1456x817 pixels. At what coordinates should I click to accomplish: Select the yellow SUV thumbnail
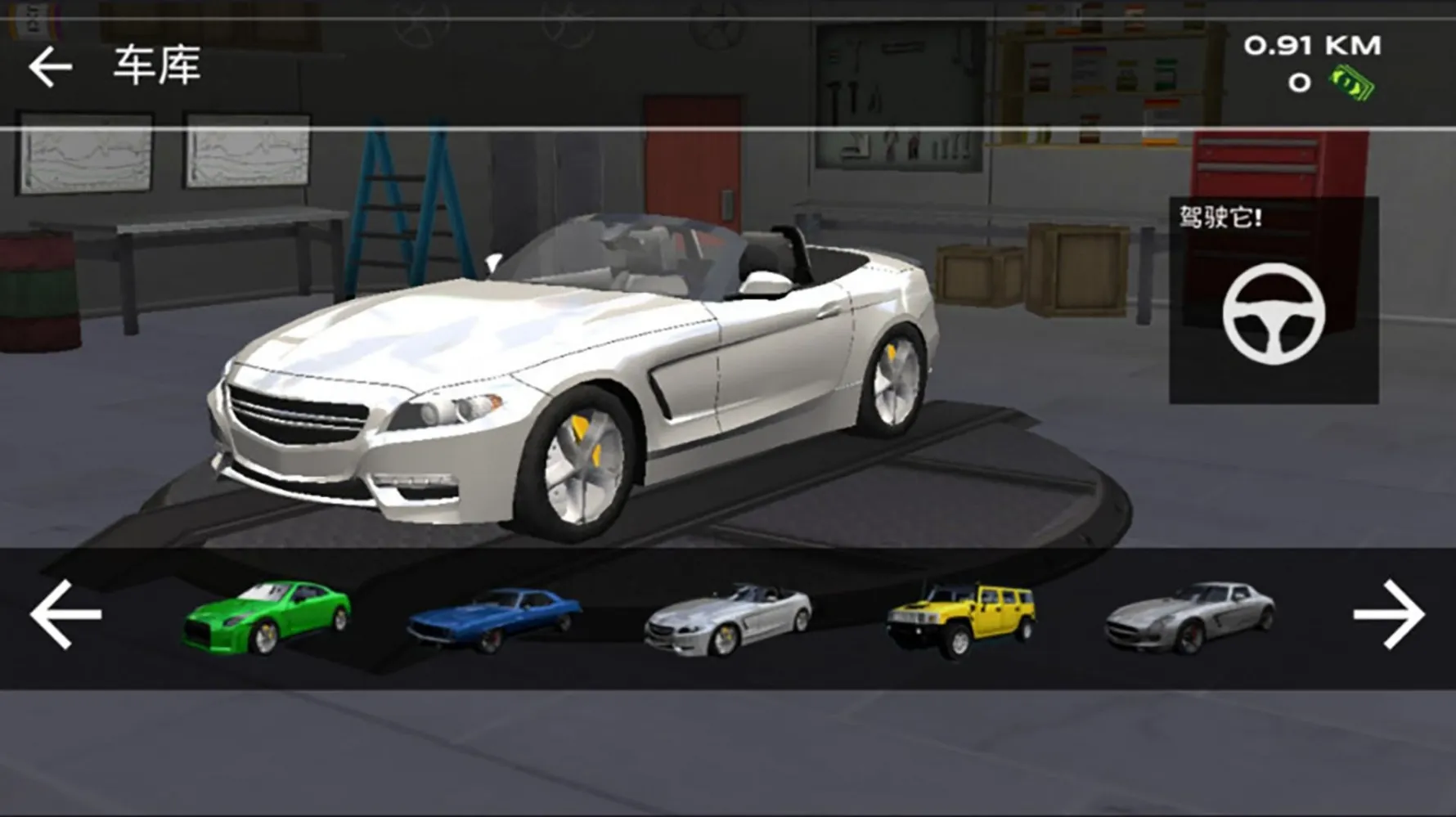click(x=961, y=618)
